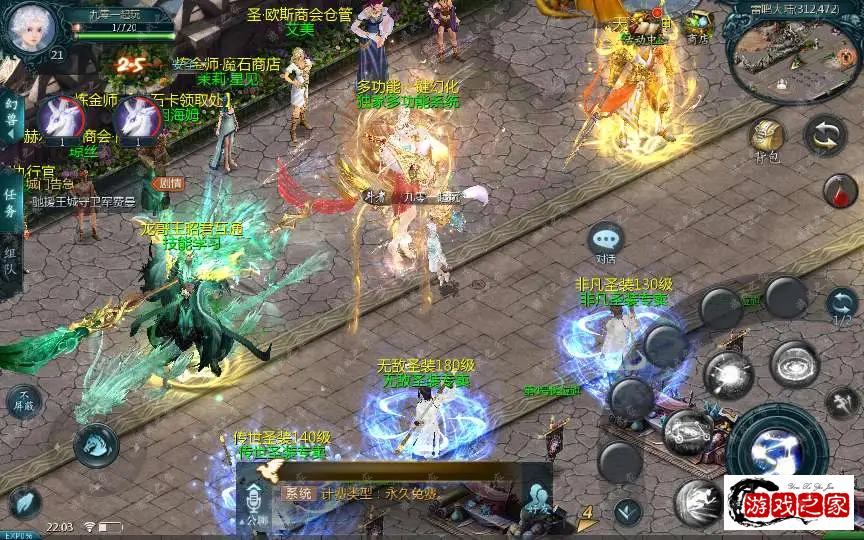Open the 商店 shop chest icon
The height and width of the screenshot is (540, 864).
[x=699, y=26]
